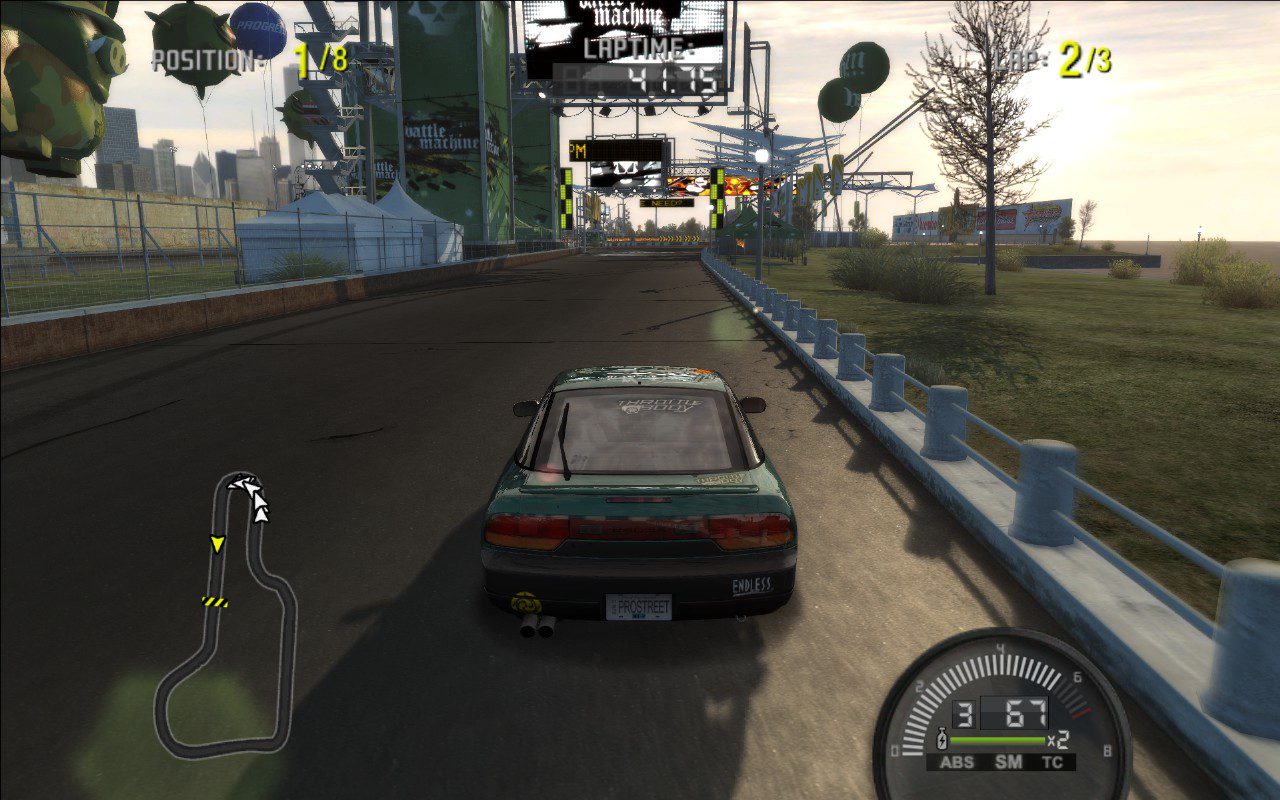Click the SM indicator on the tachometer
The image size is (1280, 800).
tap(1007, 760)
